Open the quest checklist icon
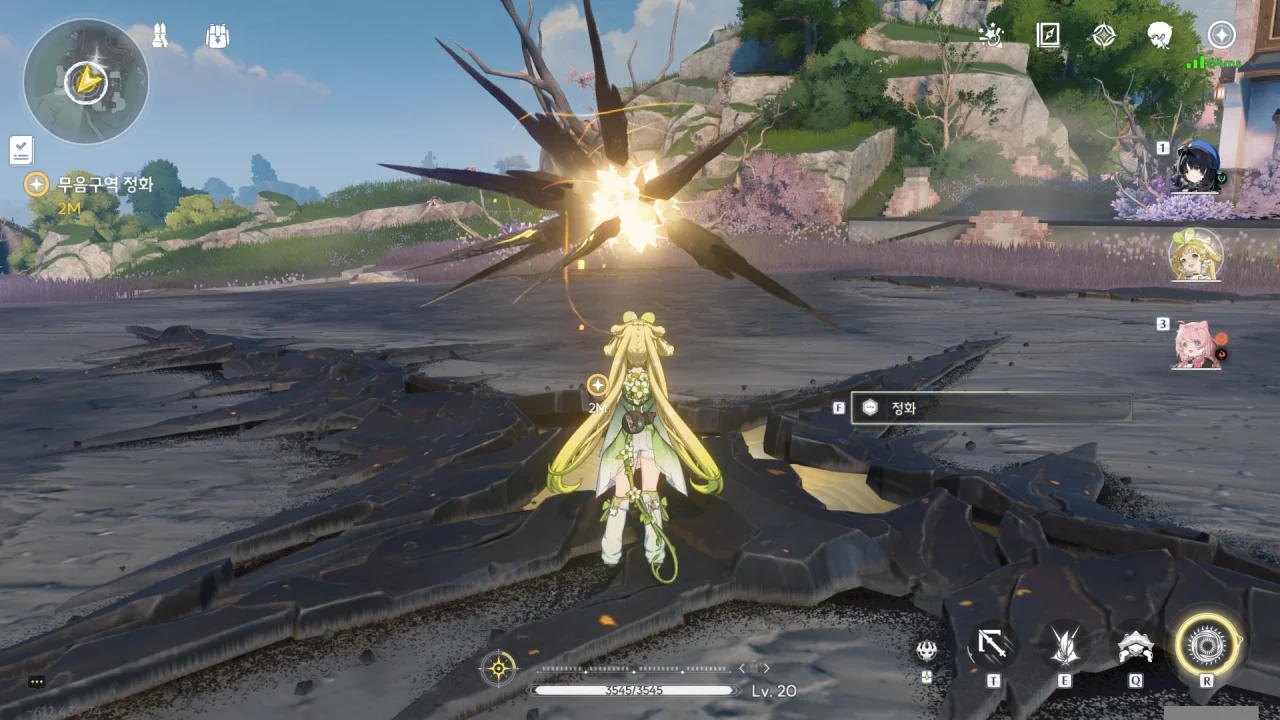1280x720 pixels. [x=21, y=150]
